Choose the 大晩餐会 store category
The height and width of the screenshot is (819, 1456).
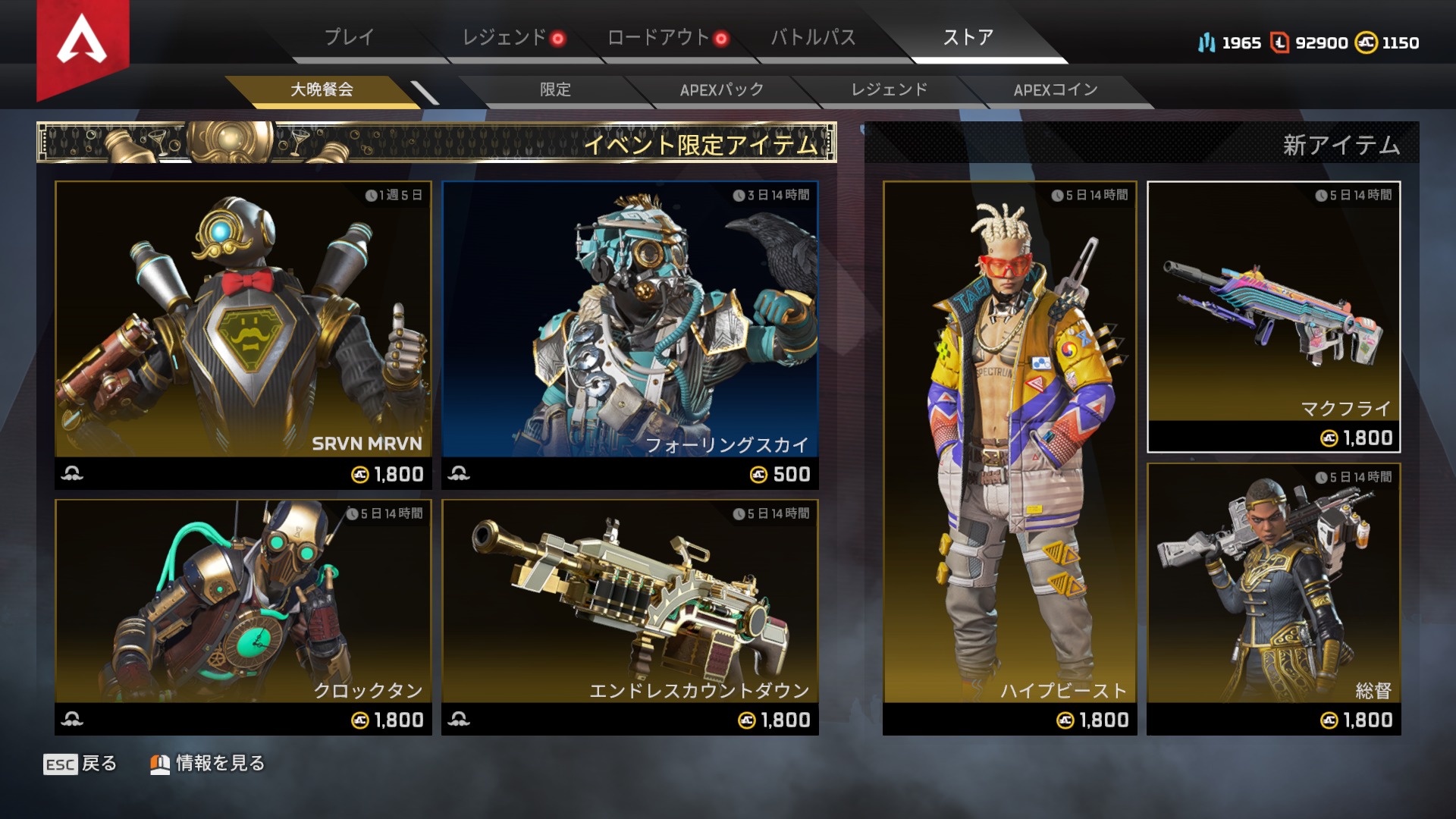pos(322,89)
